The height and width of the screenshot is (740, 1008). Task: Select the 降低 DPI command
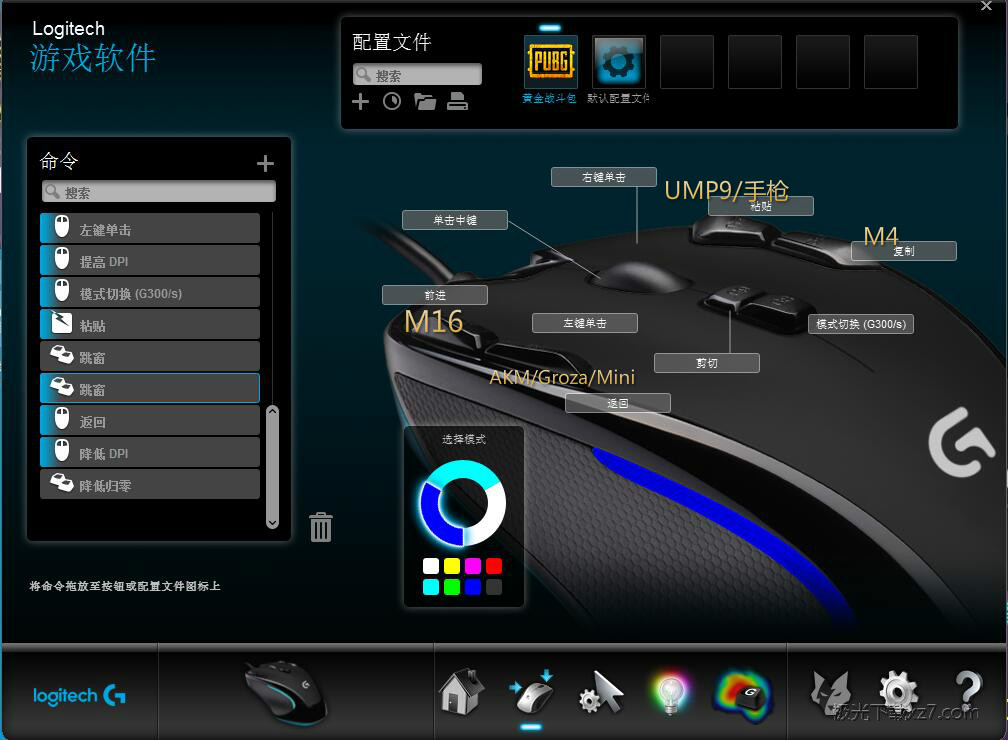[150, 453]
